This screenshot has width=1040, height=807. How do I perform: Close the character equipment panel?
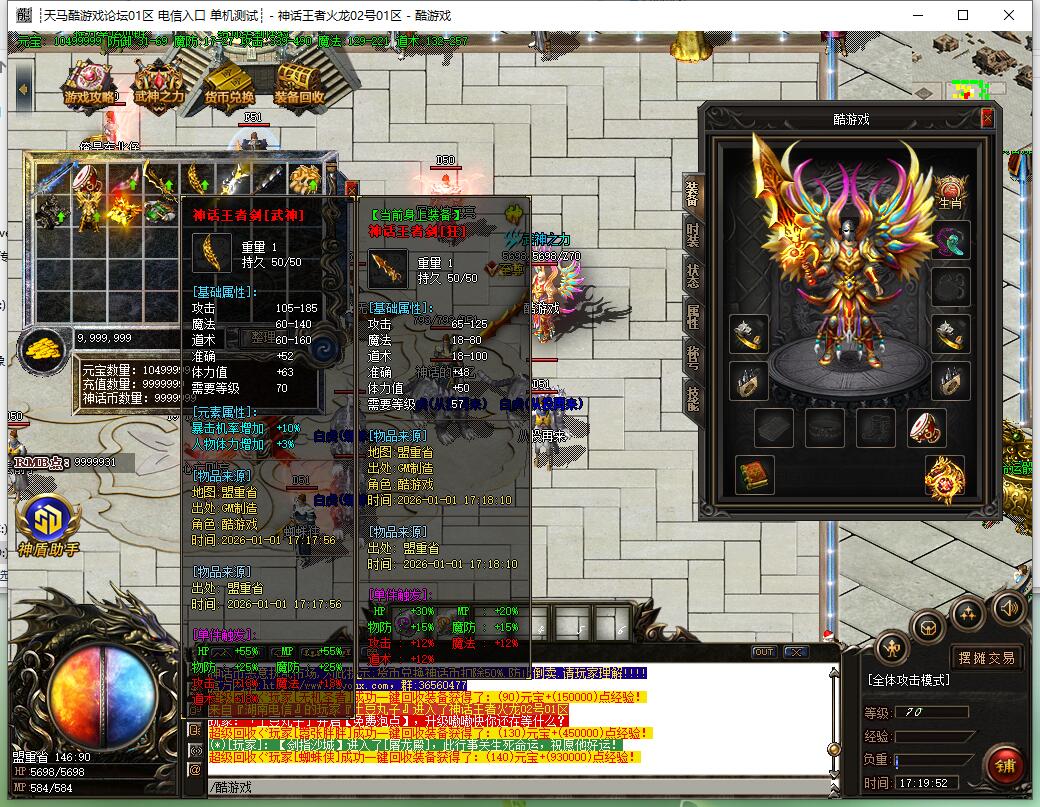coord(987,118)
